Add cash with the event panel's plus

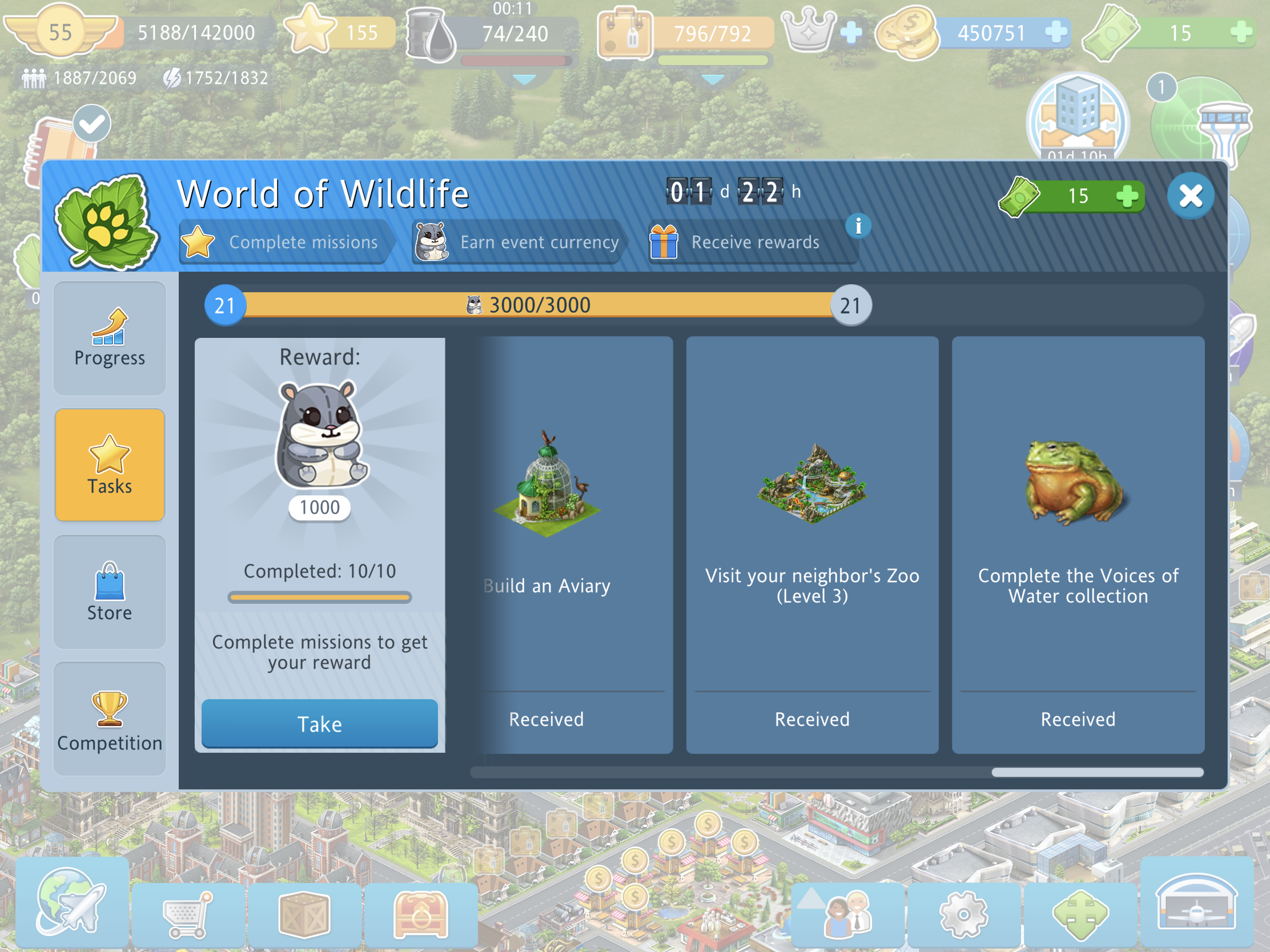point(1127,196)
